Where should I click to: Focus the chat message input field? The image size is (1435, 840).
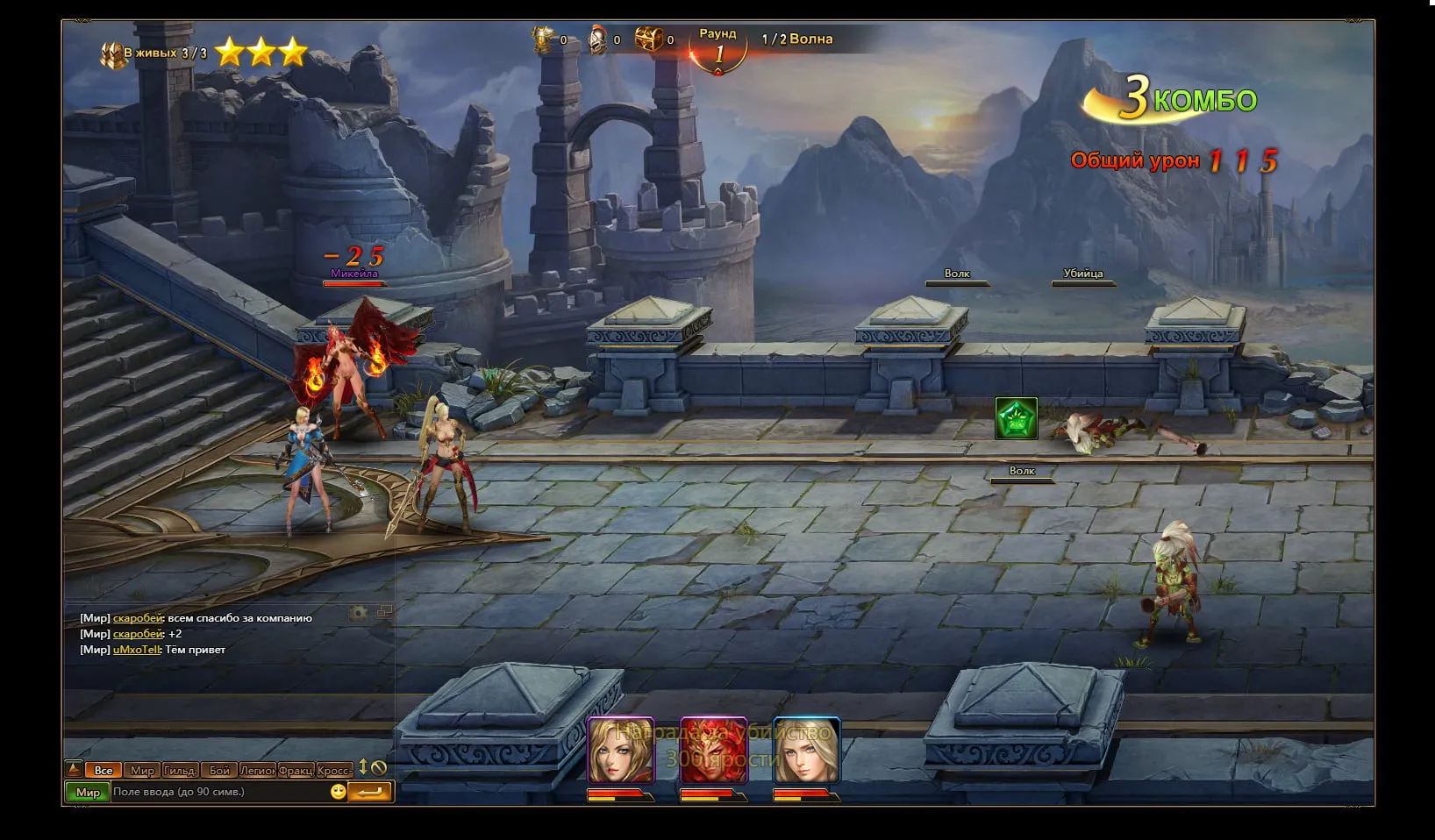click(219, 792)
